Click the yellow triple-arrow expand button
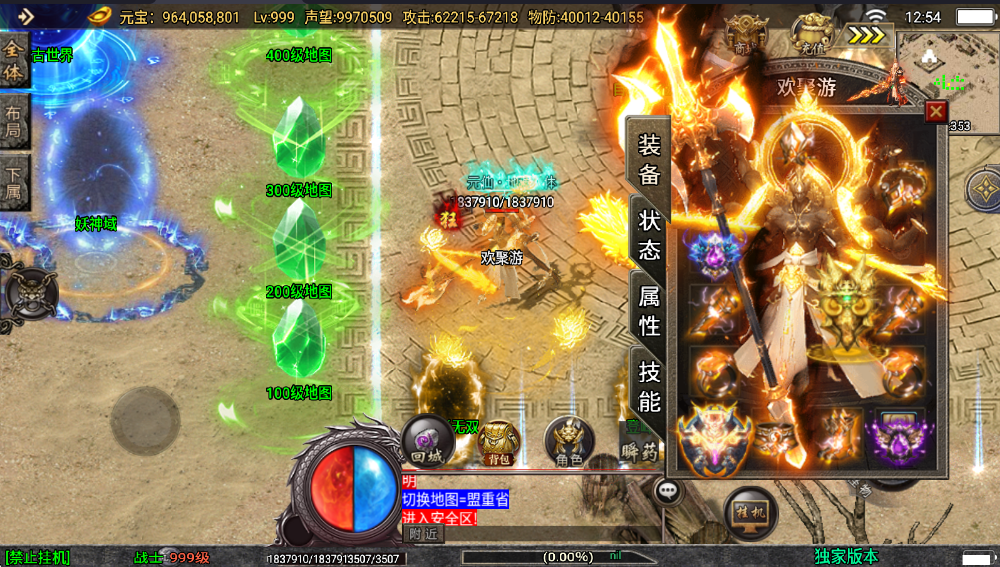 tap(869, 35)
